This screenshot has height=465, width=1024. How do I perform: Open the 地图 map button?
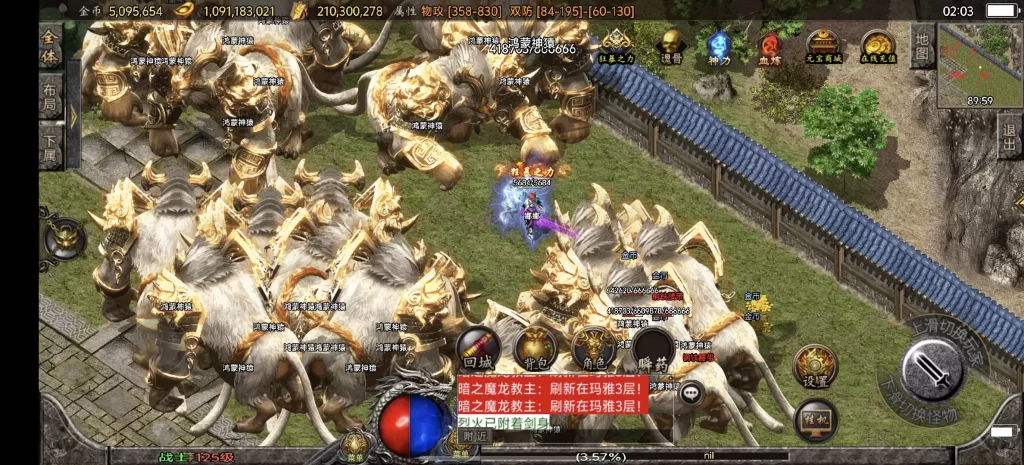point(922,47)
